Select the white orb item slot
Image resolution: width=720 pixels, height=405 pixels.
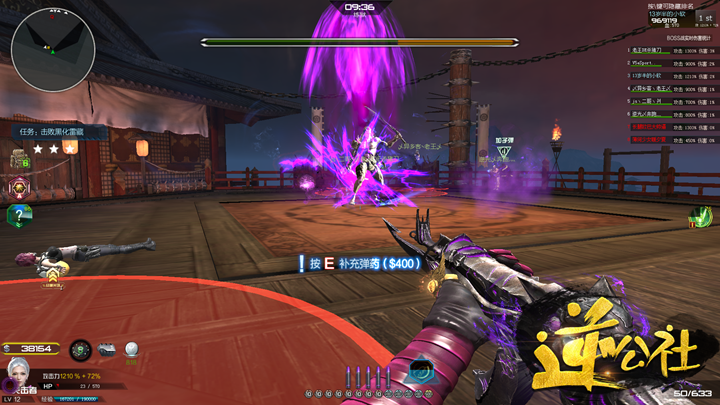[130, 349]
